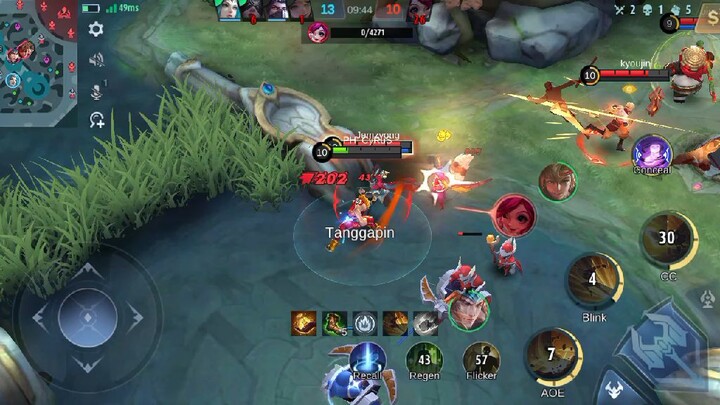Screen dimensions: 720x405
Task: Open the minimap
Action: pos(38,62)
